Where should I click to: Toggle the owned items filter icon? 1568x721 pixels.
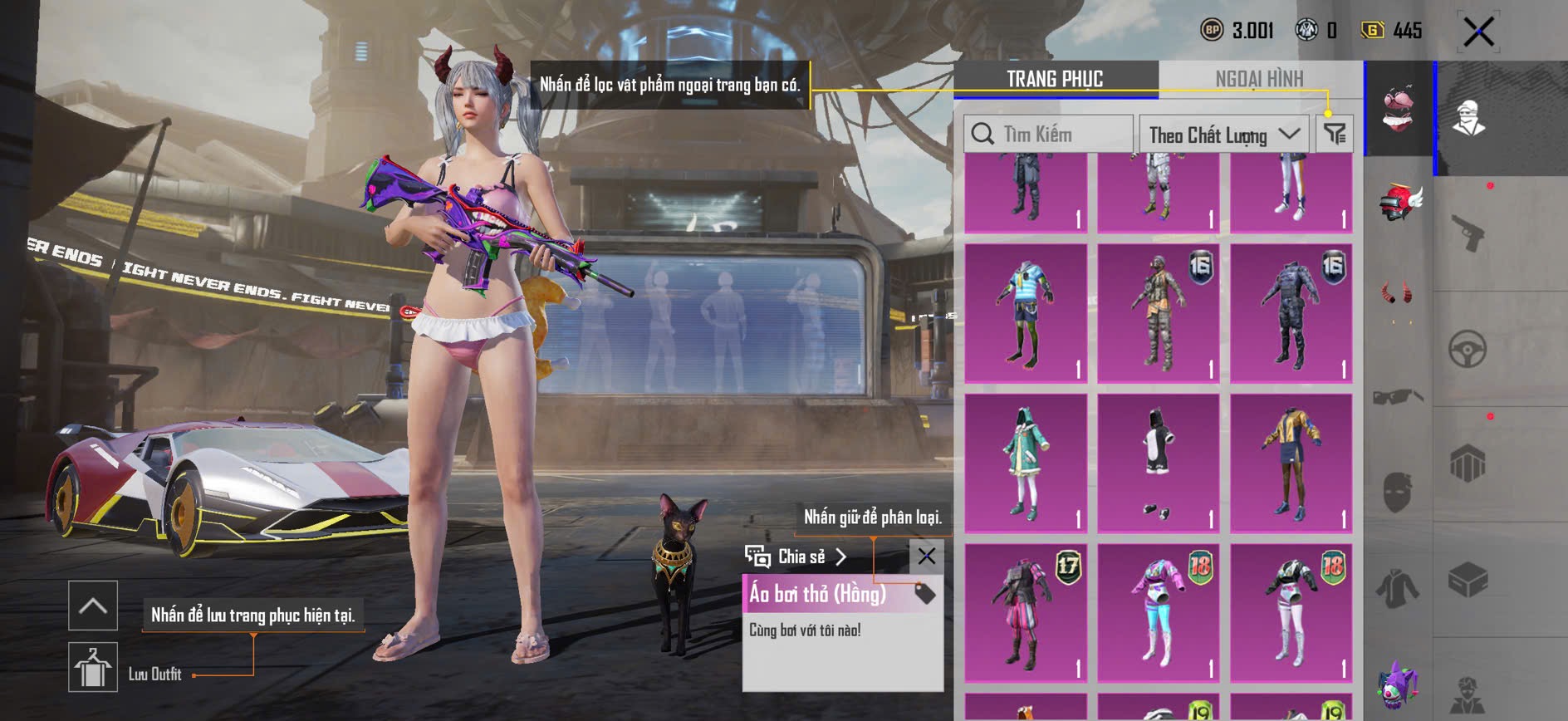[x=1335, y=134]
